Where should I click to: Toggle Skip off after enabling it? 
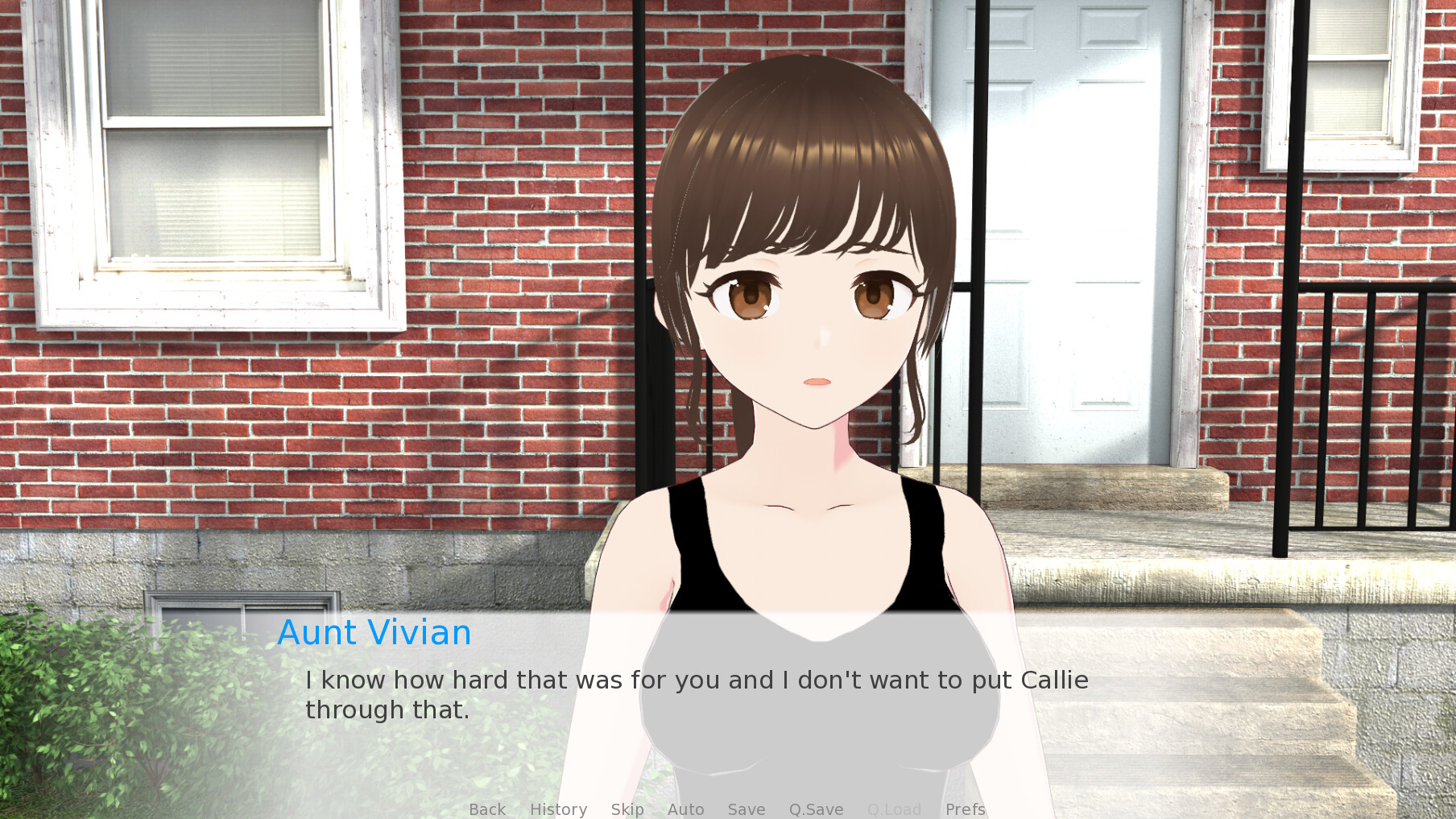[627, 809]
